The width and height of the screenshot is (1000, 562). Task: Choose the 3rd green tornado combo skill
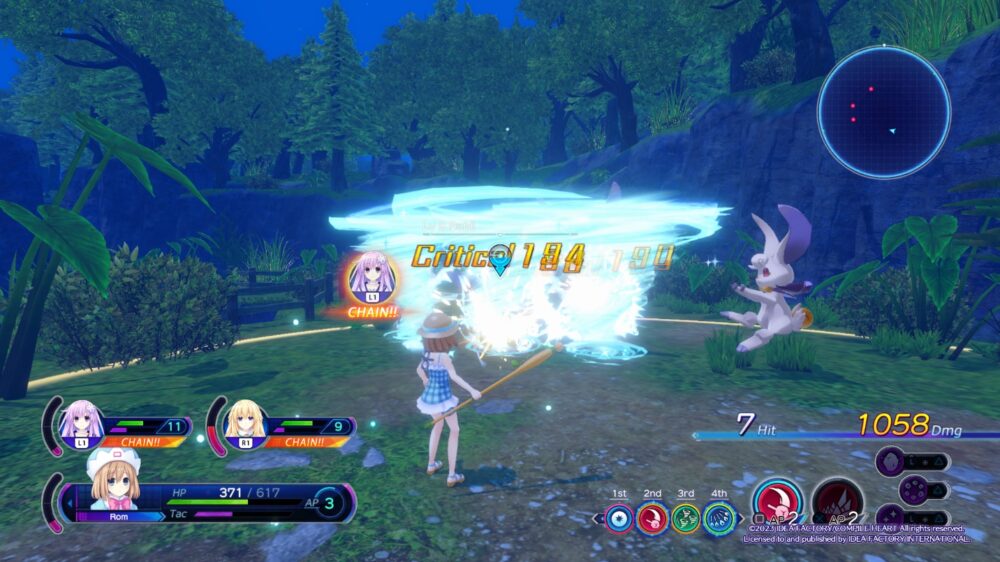point(685,518)
